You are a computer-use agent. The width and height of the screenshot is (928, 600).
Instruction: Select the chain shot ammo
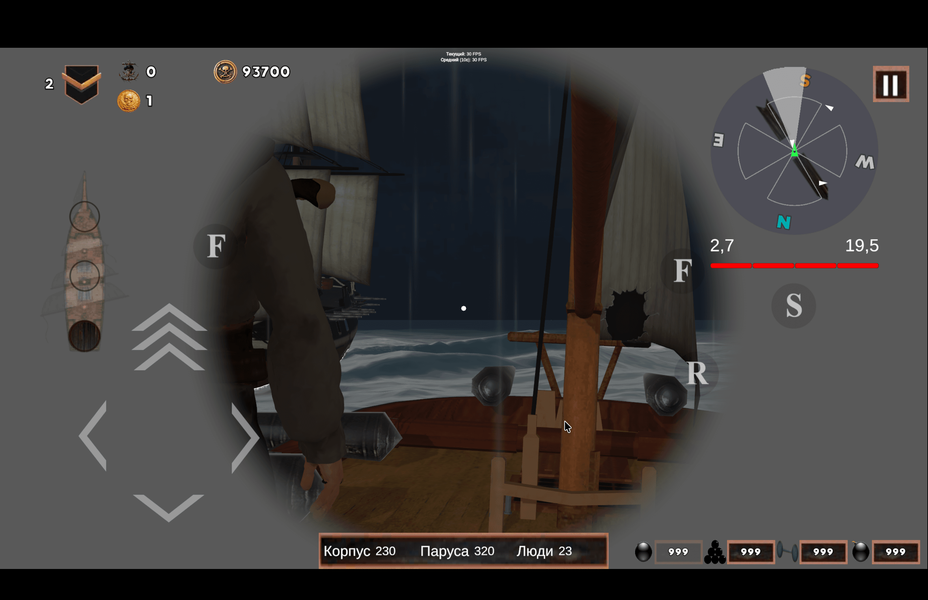click(787, 552)
